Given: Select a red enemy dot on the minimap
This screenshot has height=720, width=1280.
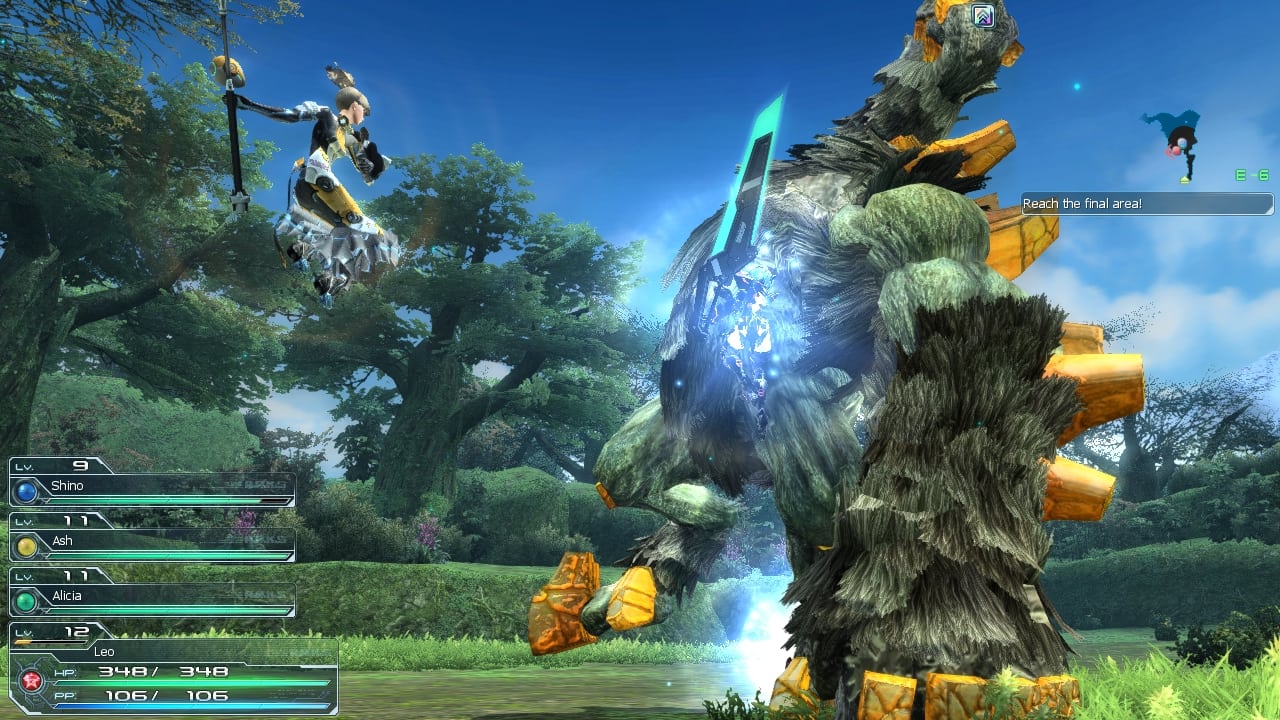Looking at the screenshot, I should pos(1177,151).
